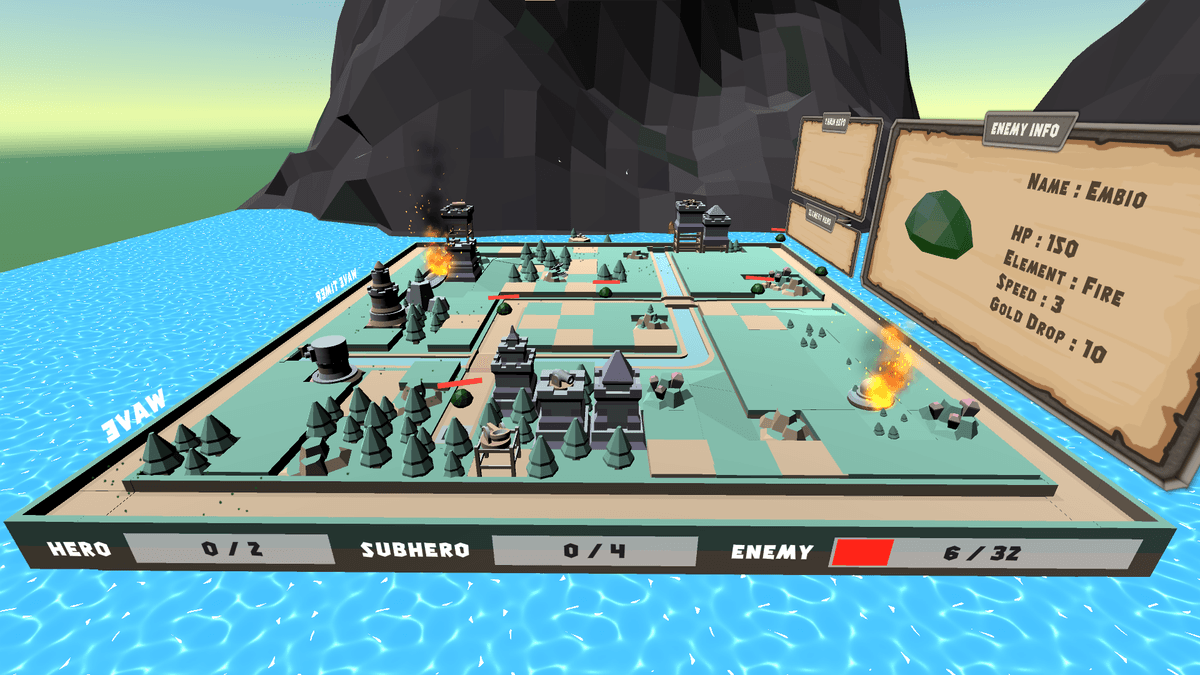
Task: Click the green Embio enemy portrait
Action: coord(940,222)
